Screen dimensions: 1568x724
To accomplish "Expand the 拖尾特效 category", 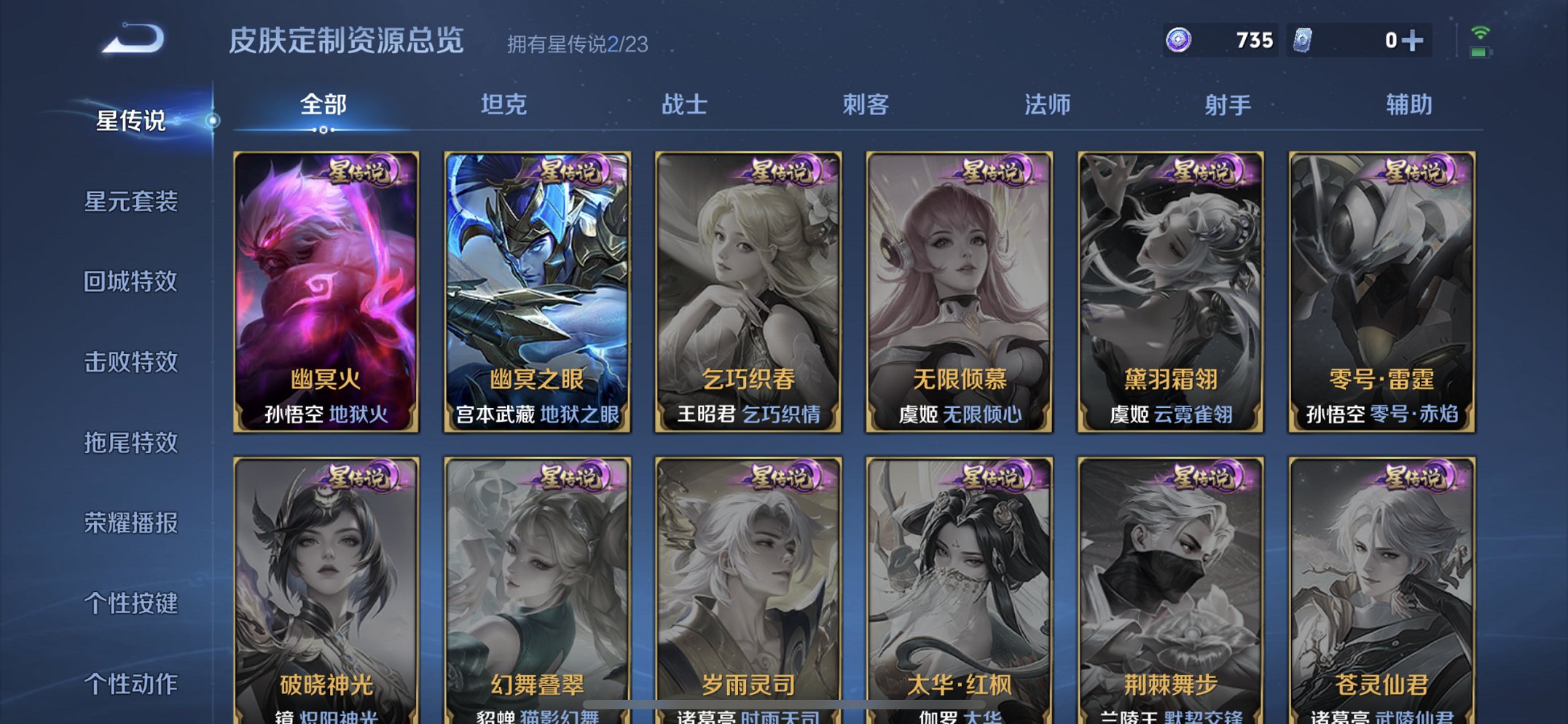I will (132, 442).
